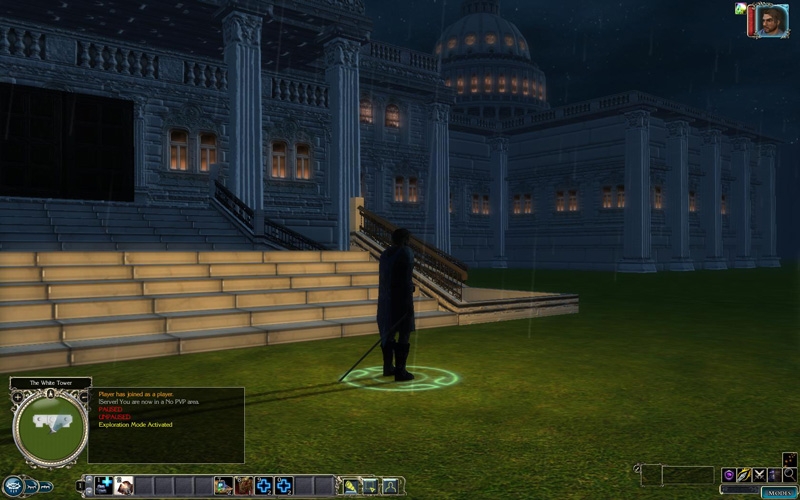Use the first hotbar slot with blue cross
Viewport: 800px width, 500px height.
click(x=104, y=485)
